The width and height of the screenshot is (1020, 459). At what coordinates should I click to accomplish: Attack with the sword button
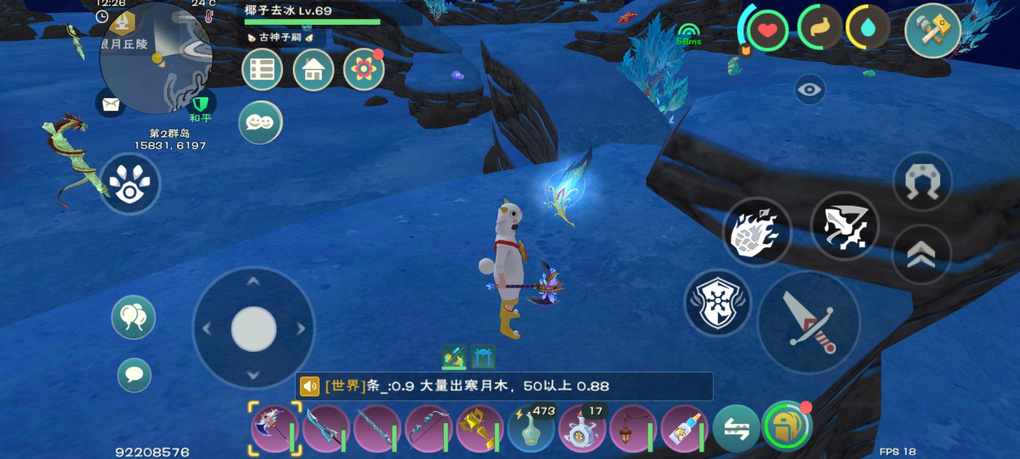point(808,322)
